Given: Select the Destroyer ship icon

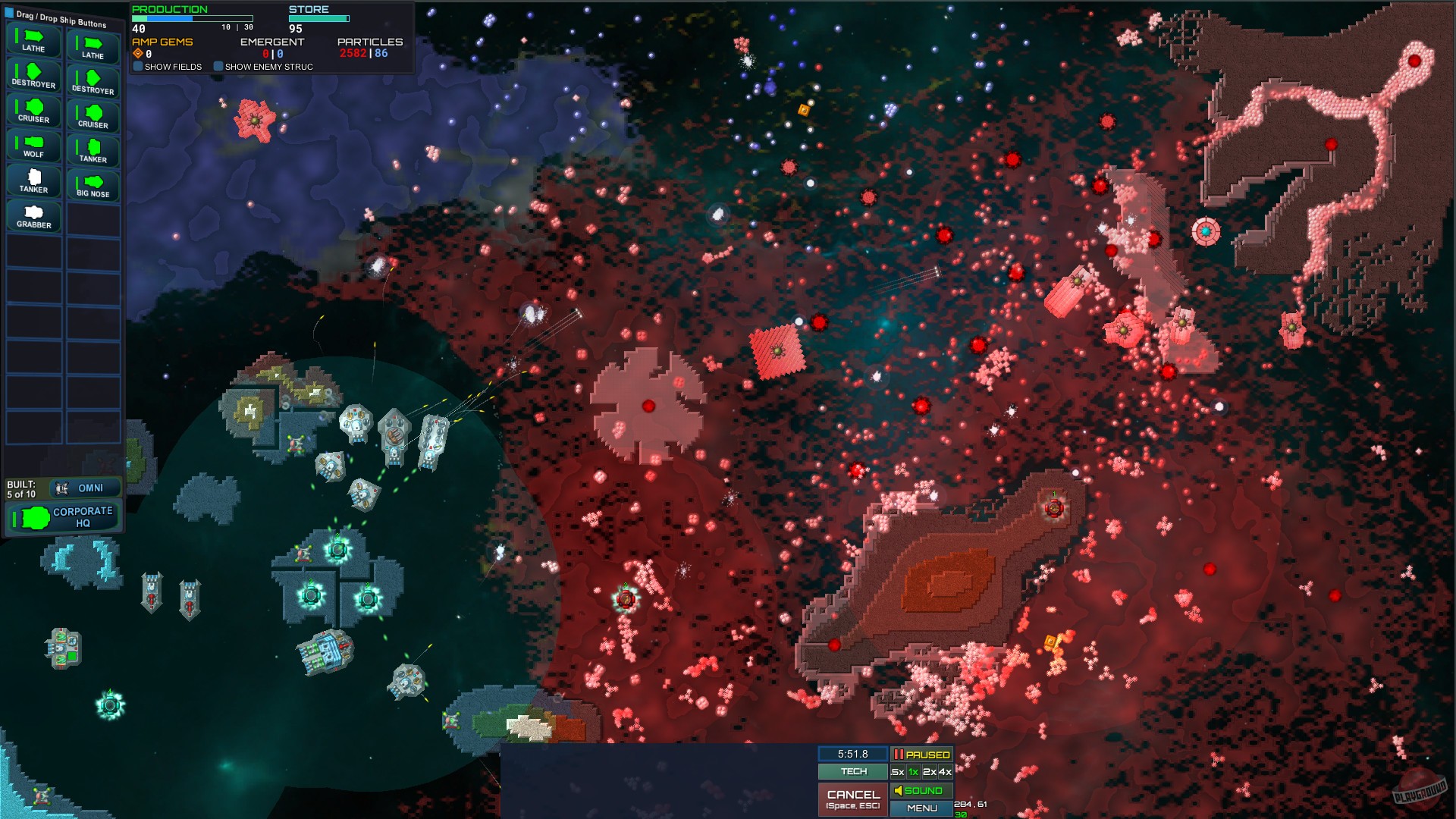Looking at the screenshot, I should click(x=33, y=76).
